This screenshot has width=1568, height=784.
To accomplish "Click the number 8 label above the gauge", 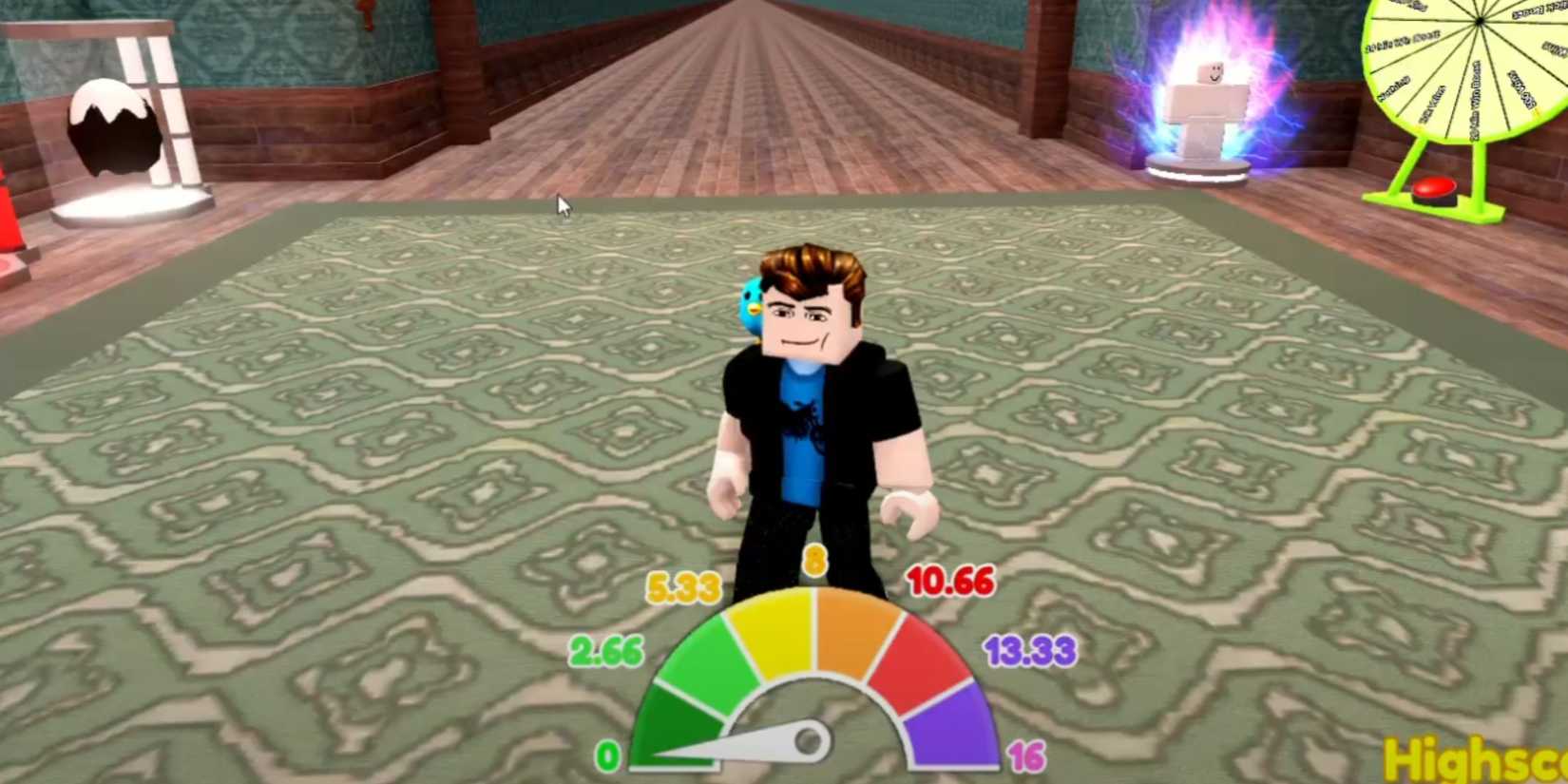I will click(814, 561).
